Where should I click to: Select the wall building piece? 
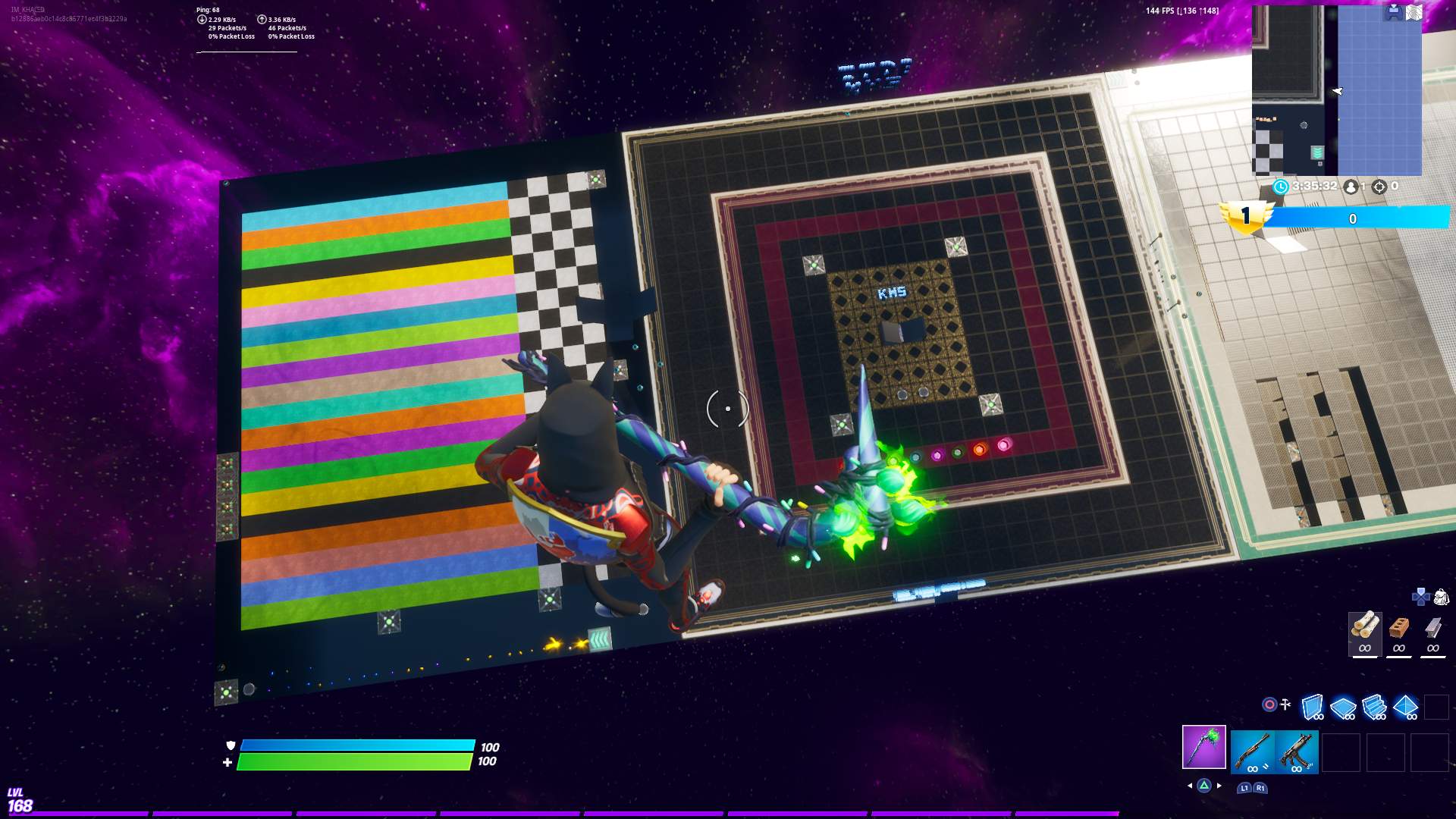pyautogui.click(x=1312, y=707)
